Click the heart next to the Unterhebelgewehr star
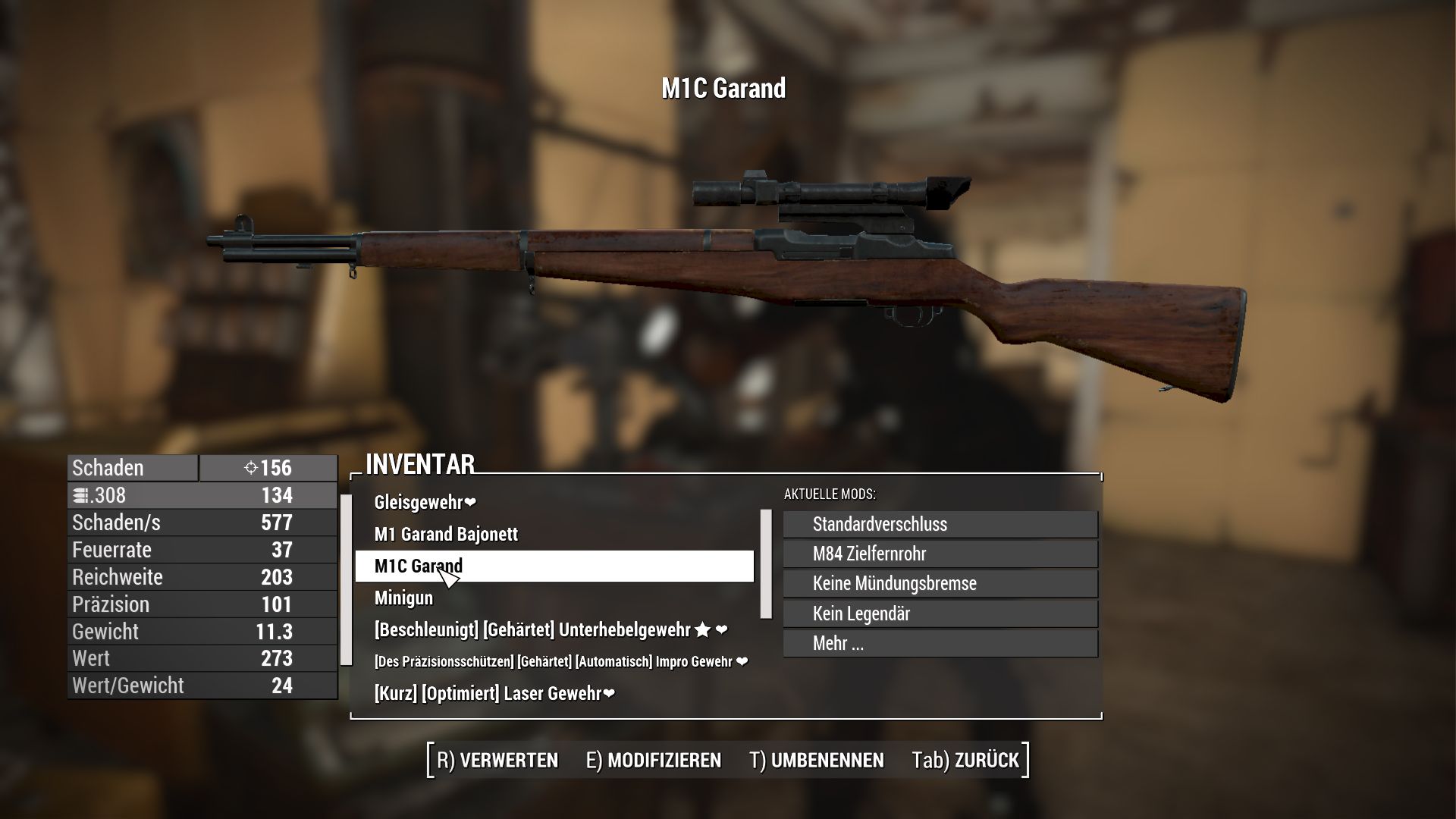 [723, 629]
